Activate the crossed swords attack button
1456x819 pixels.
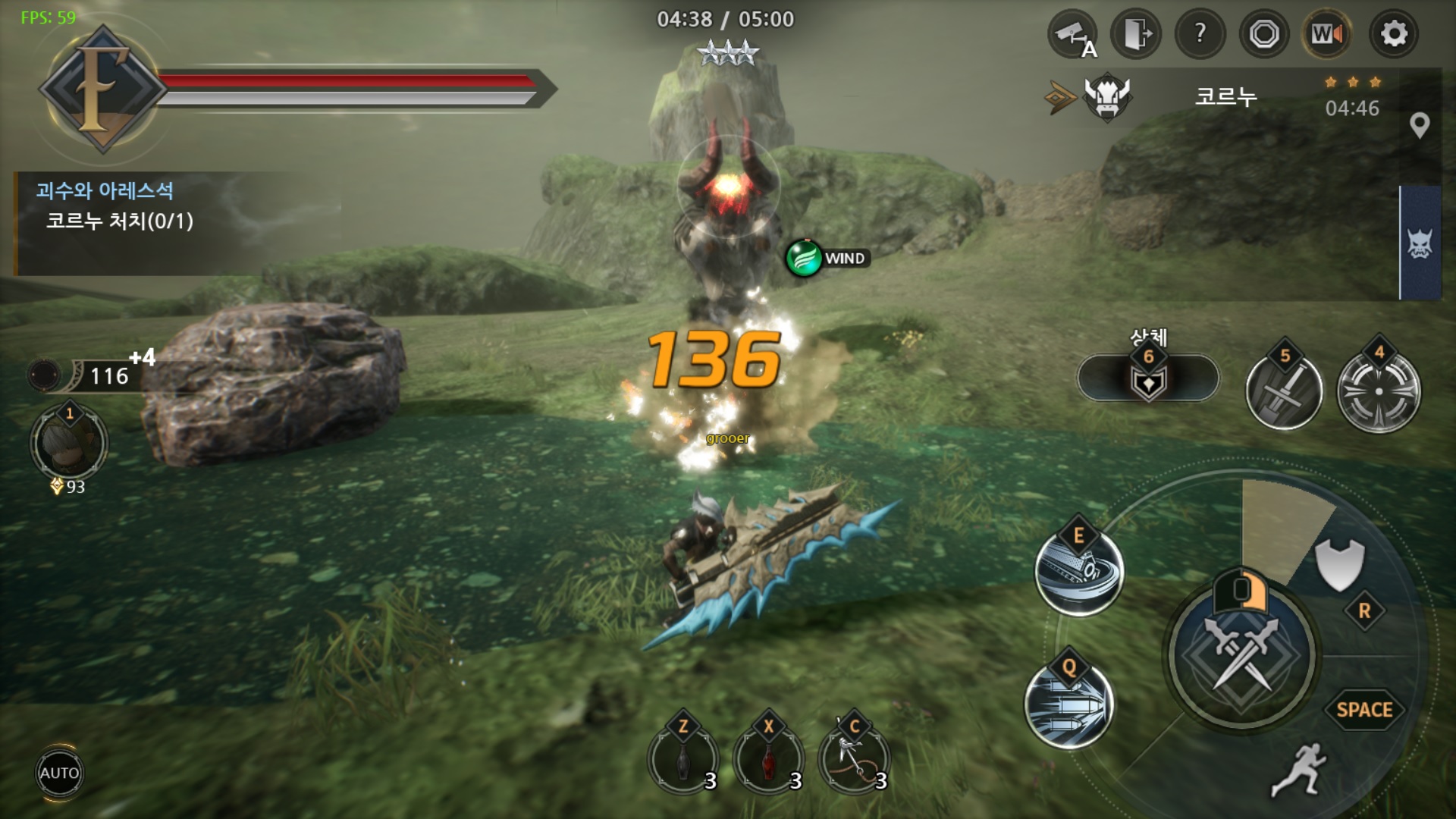1241,654
